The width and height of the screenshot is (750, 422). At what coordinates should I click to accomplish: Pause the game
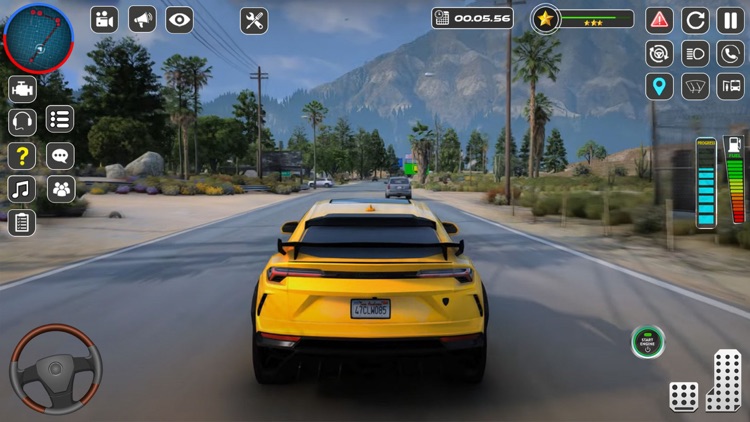[730, 19]
